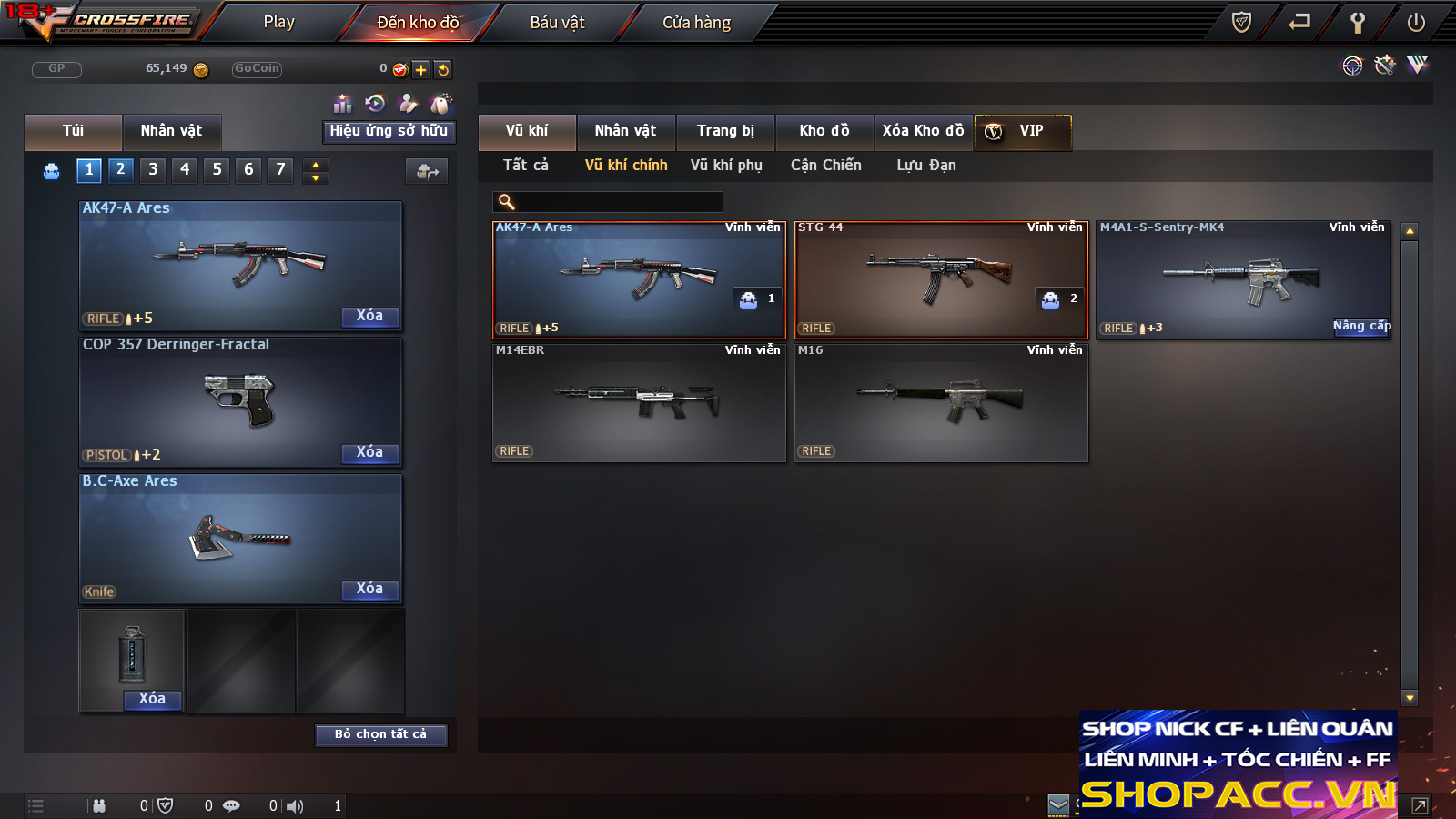
Task: Open the VIP tab
Action: pyautogui.click(x=1023, y=131)
